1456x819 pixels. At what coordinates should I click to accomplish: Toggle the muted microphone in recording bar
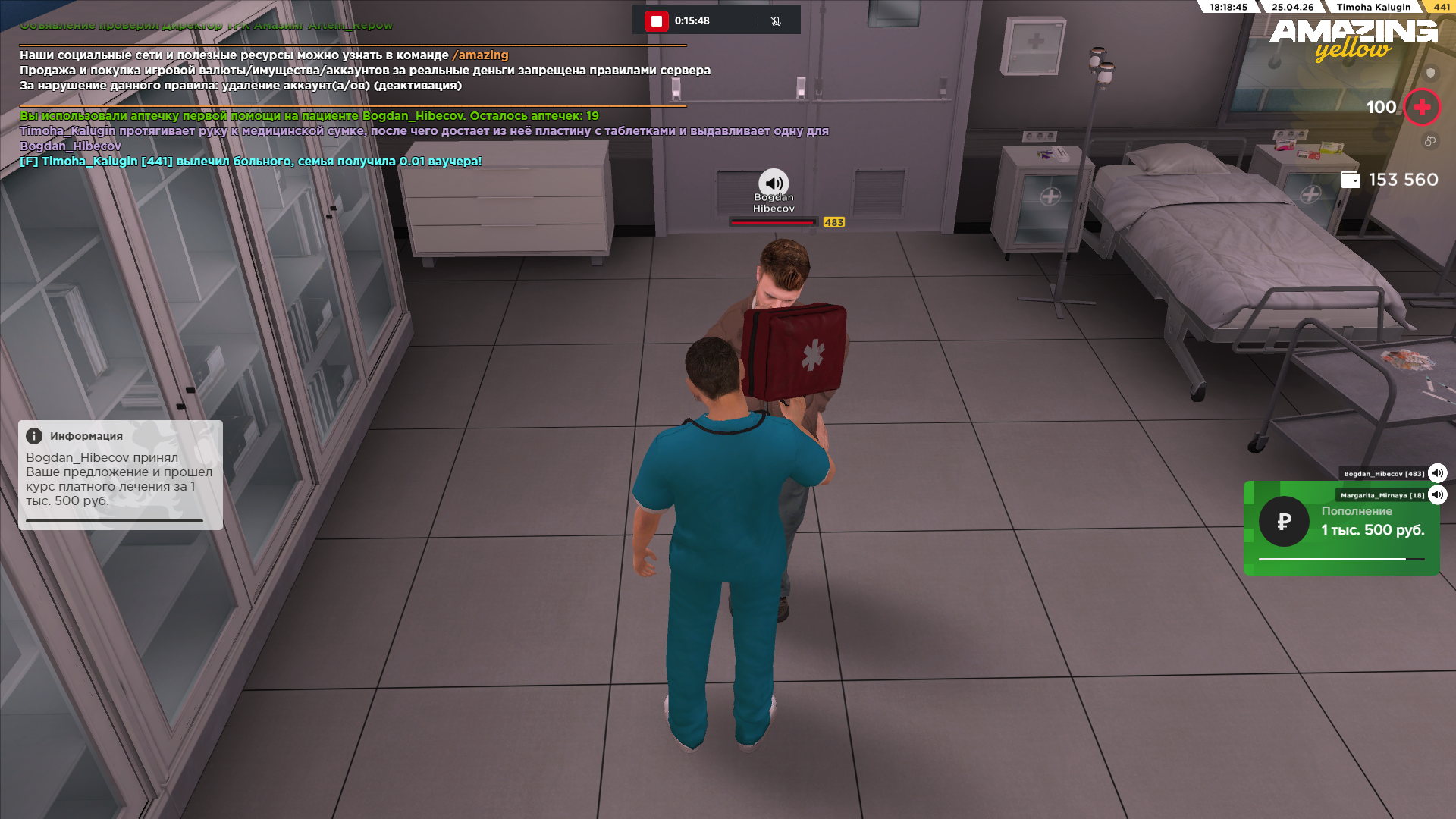775,20
